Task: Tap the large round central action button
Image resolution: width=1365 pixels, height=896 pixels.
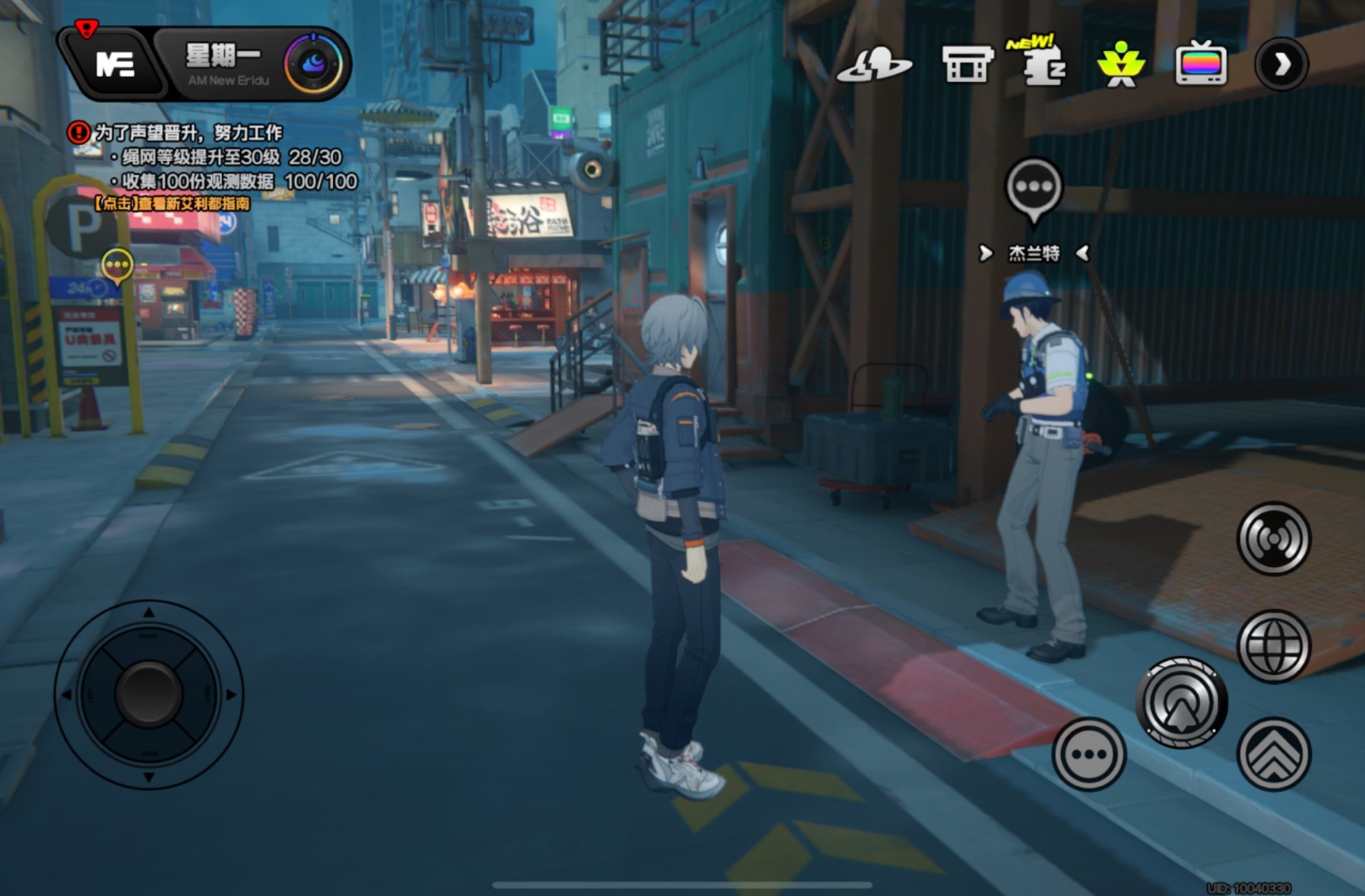Action: coord(1181,703)
